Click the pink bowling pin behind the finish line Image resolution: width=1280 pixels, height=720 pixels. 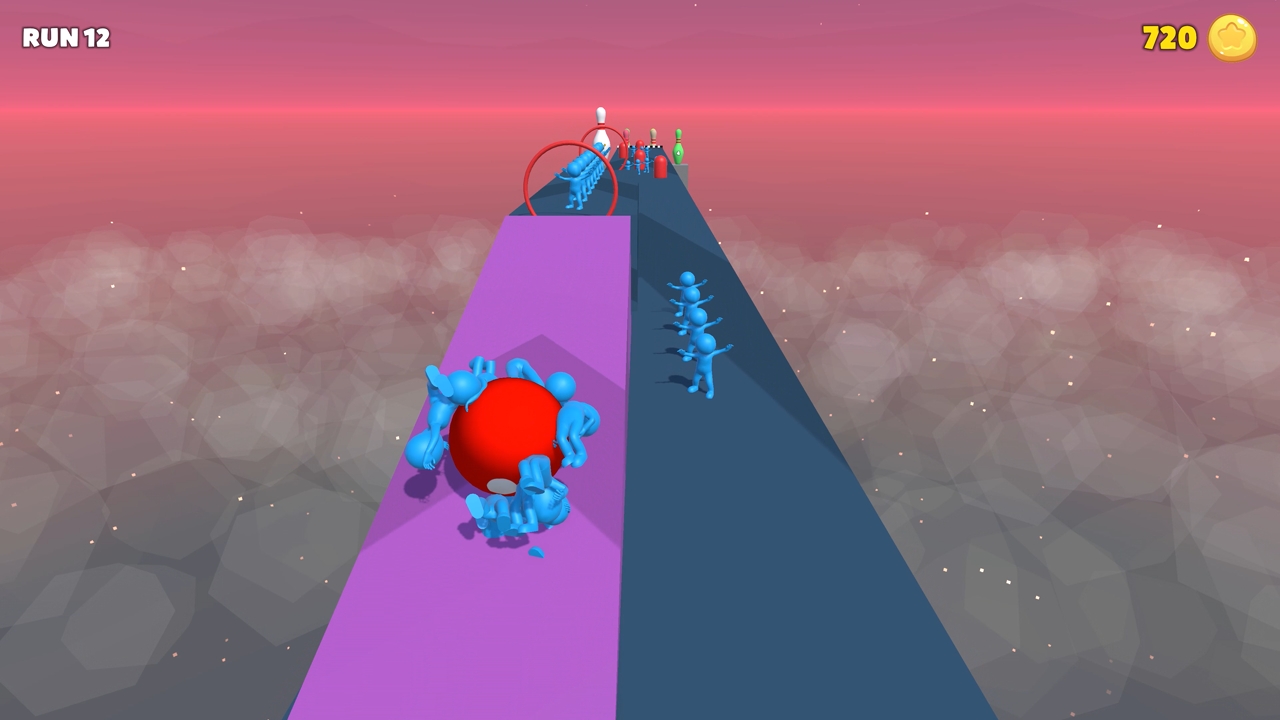coord(625,136)
